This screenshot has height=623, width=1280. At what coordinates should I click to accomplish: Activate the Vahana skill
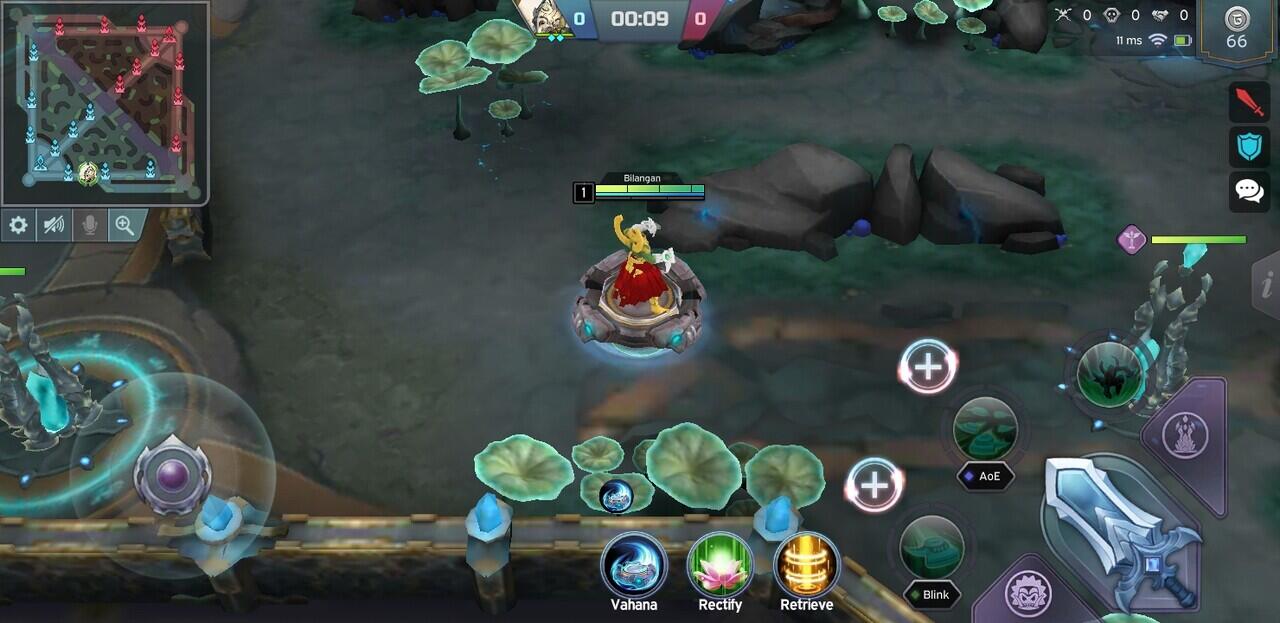(x=634, y=566)
